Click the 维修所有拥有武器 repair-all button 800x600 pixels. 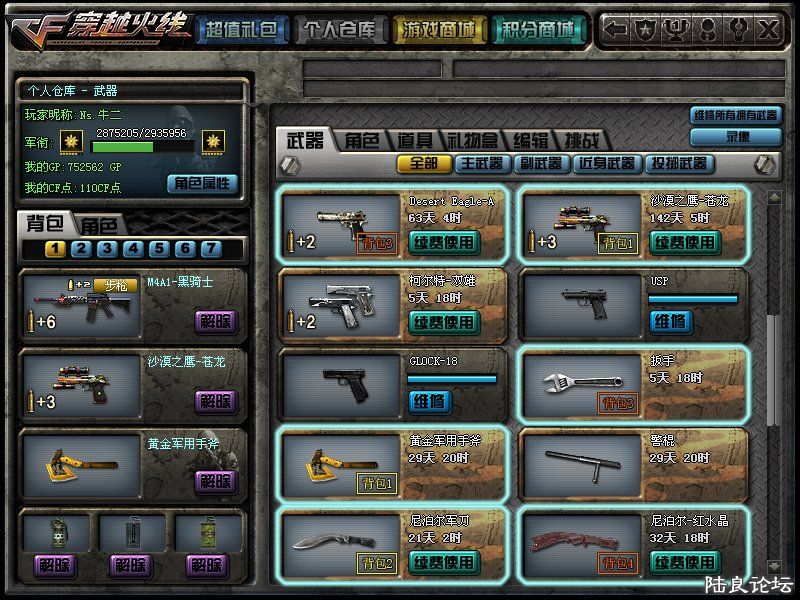(x=736, y=116)
